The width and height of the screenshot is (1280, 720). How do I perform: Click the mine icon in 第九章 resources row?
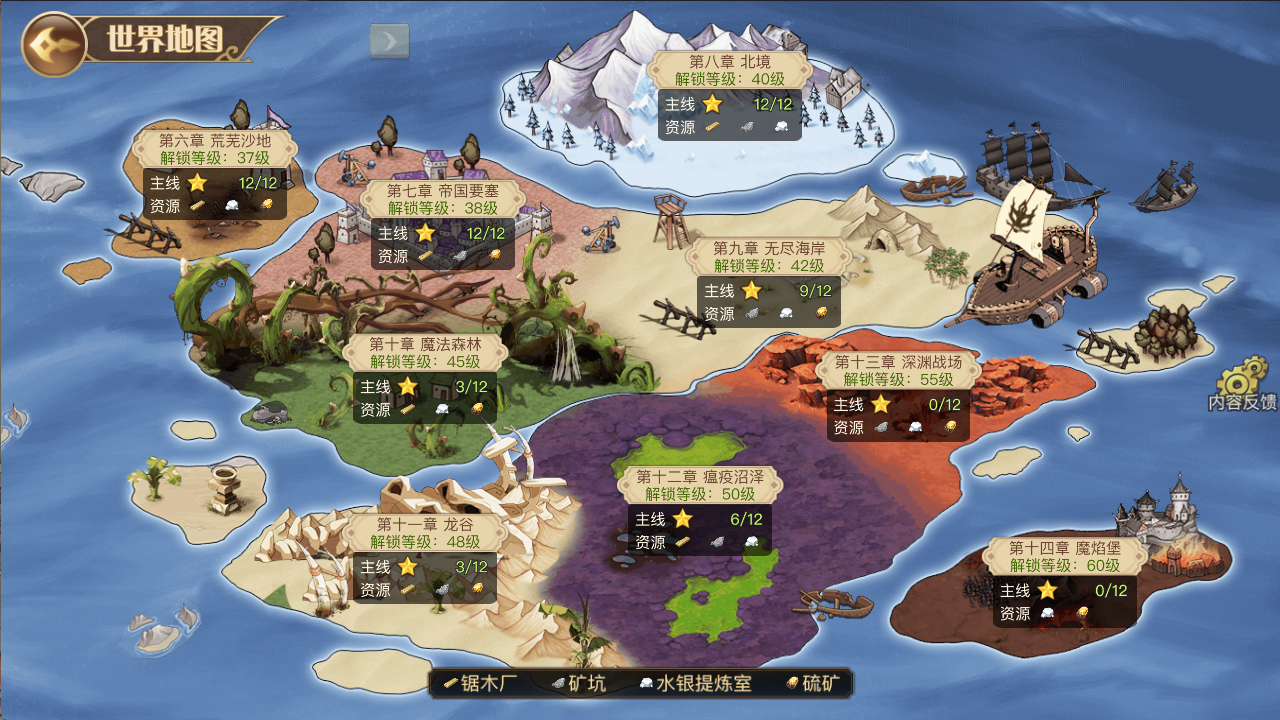[752, 313]
